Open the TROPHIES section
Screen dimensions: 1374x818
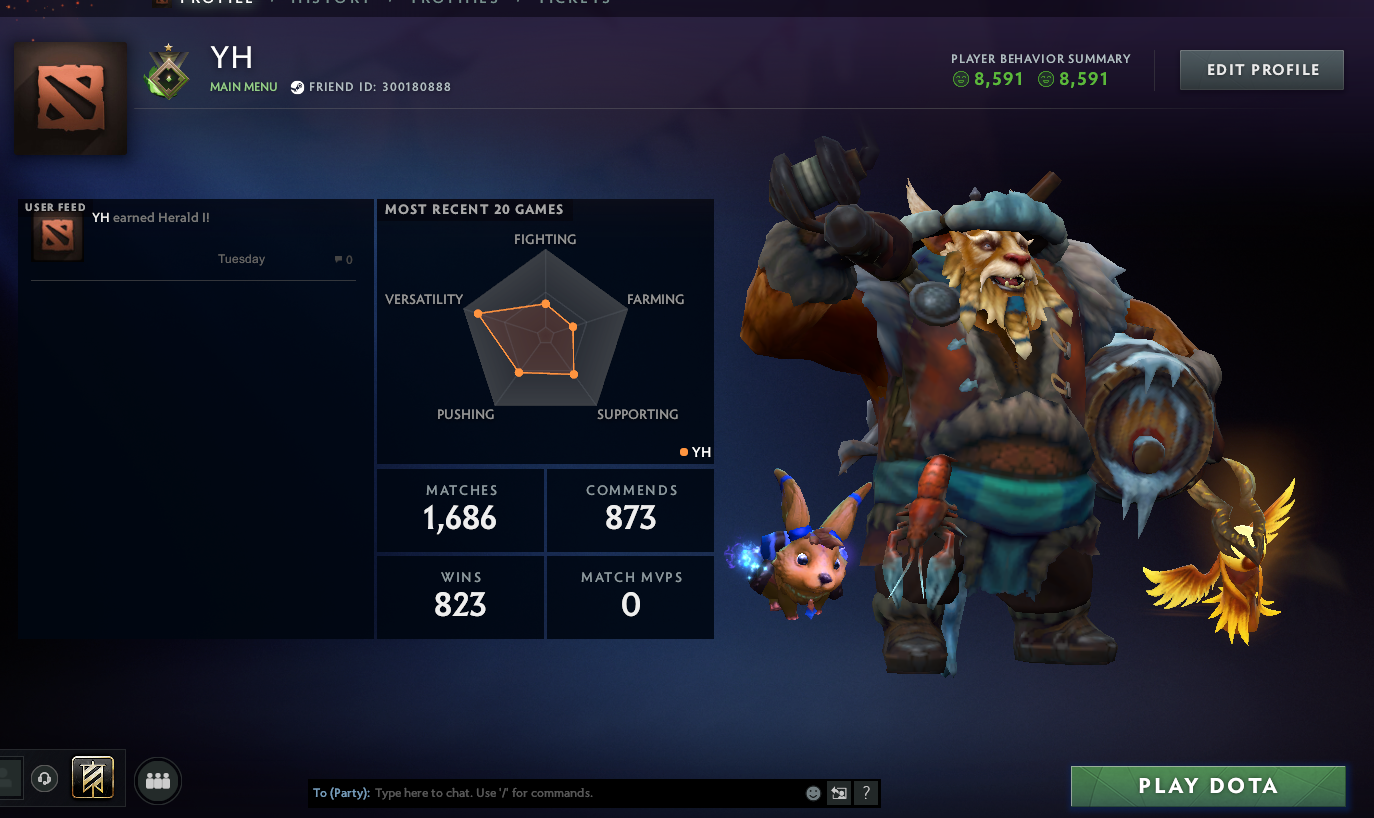449,3
